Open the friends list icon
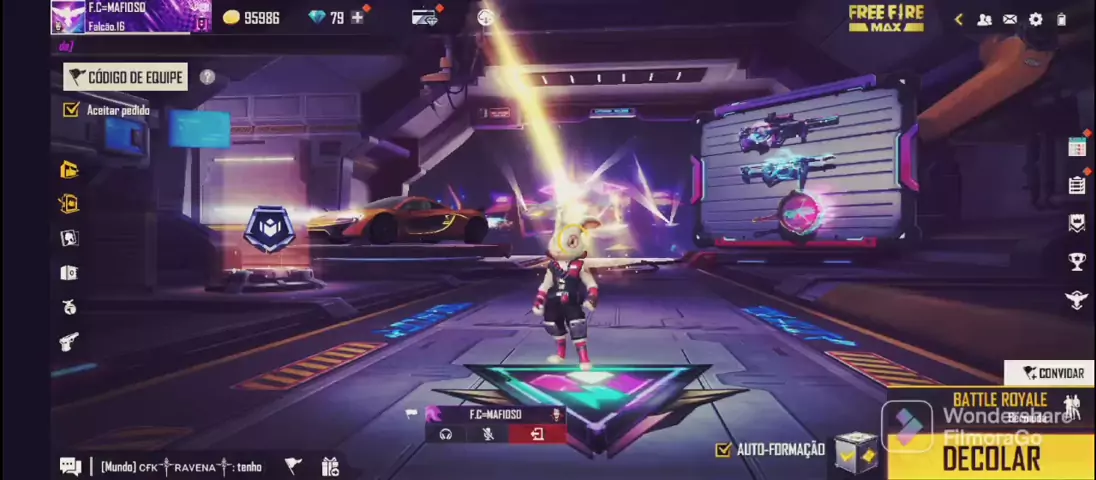Image resolution: width=1096 pixels, height=480 pixels. [984, 19]
